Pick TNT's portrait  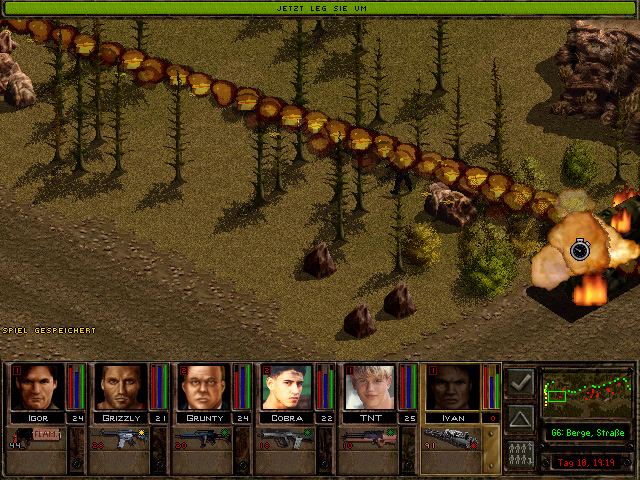[367, 387]
